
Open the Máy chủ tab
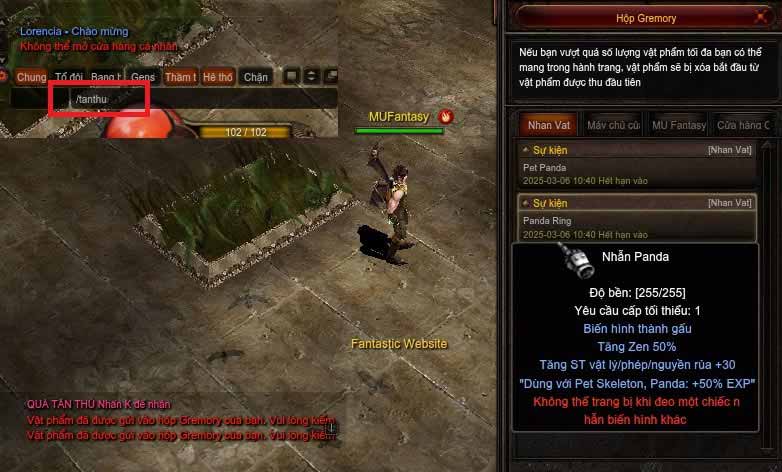(x=613, y=125)
